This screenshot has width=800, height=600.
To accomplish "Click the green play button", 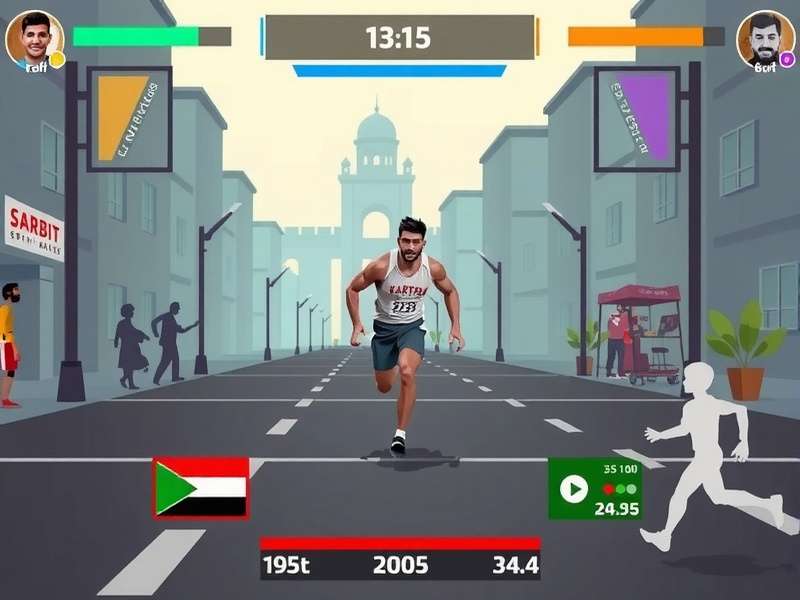I will pyautogui.click(x=573, y=489).
